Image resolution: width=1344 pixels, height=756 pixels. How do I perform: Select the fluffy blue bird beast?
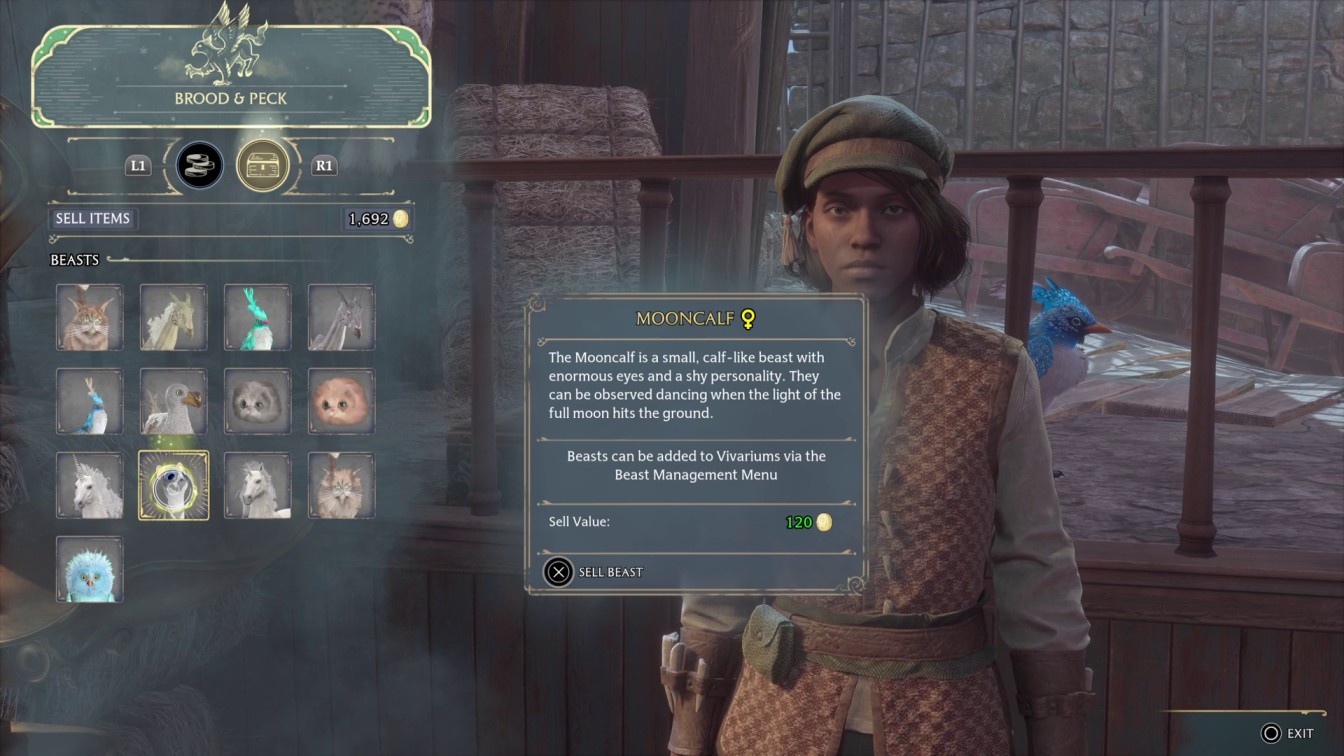coord(90,569)
